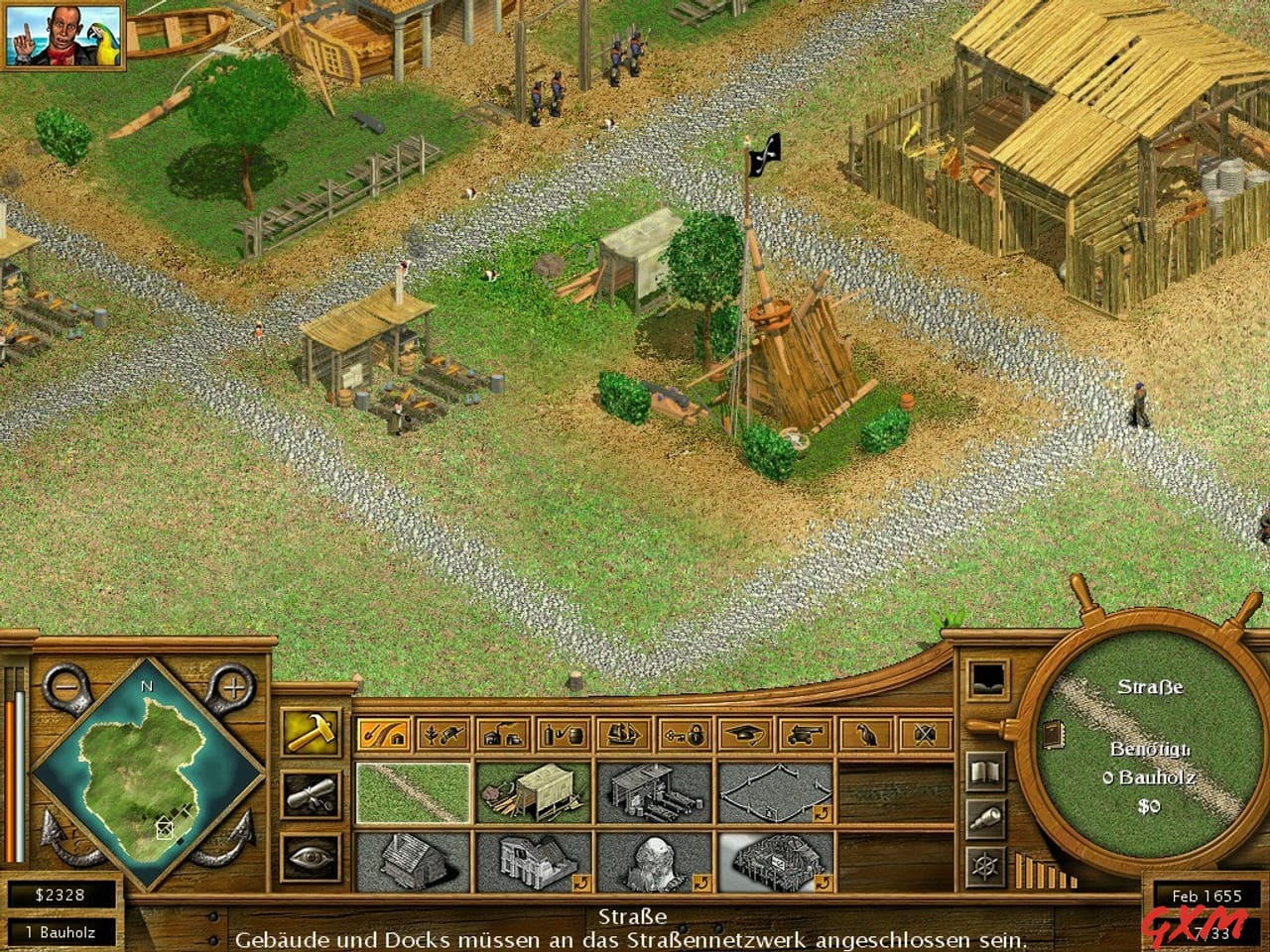Click the parrot category icon
This screenshot has width=1270, height=952.
866,735
